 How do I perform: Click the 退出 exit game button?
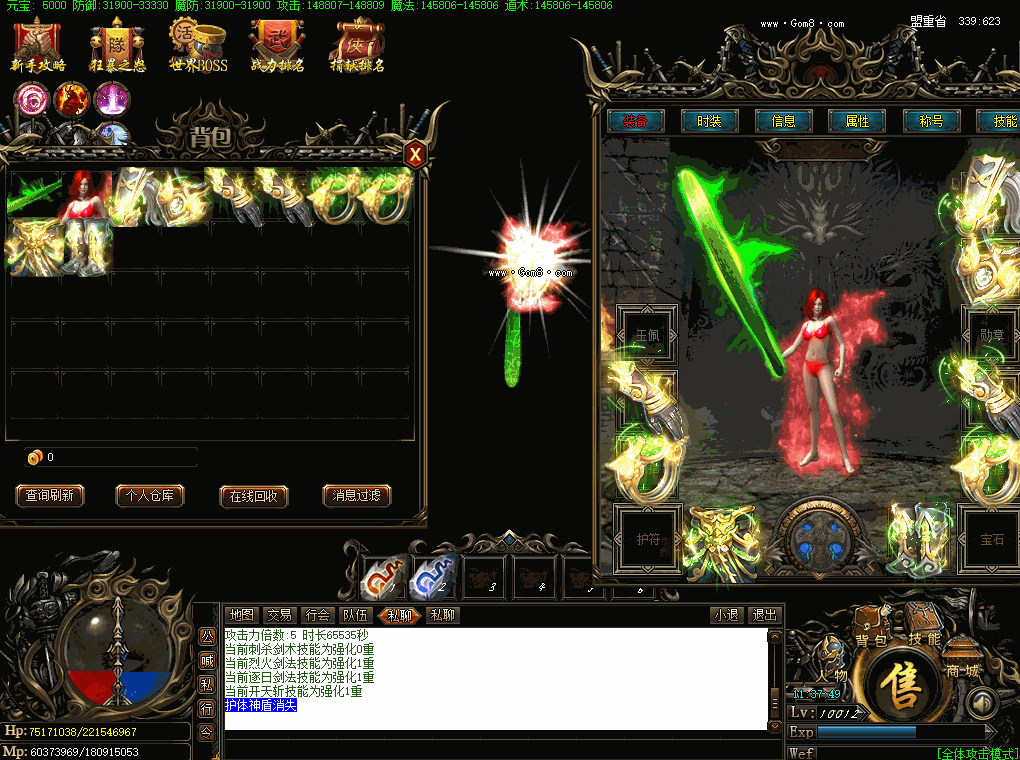[x=765, y=616]
